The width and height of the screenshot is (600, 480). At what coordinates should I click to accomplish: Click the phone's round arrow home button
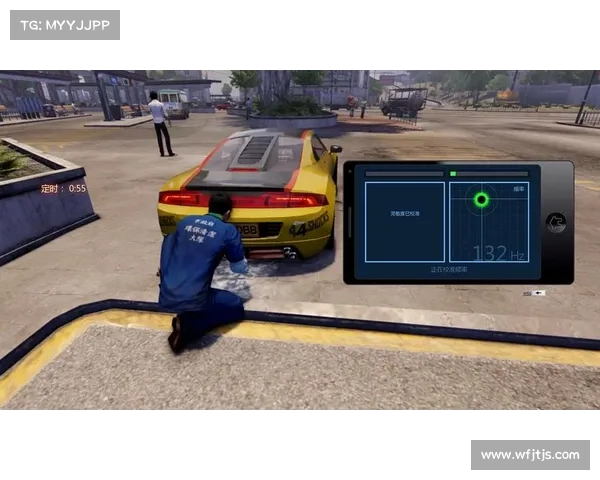click(557, 223)
